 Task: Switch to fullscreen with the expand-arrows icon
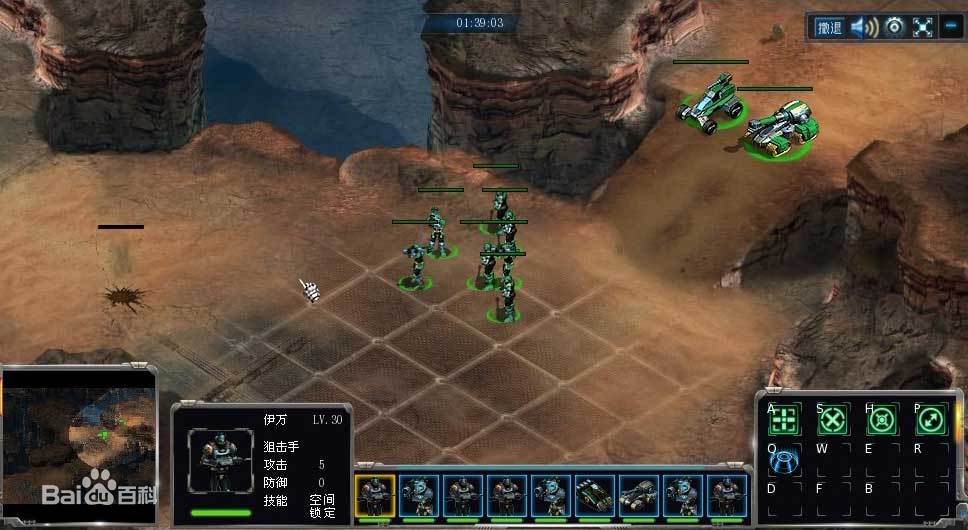(922, 27)
